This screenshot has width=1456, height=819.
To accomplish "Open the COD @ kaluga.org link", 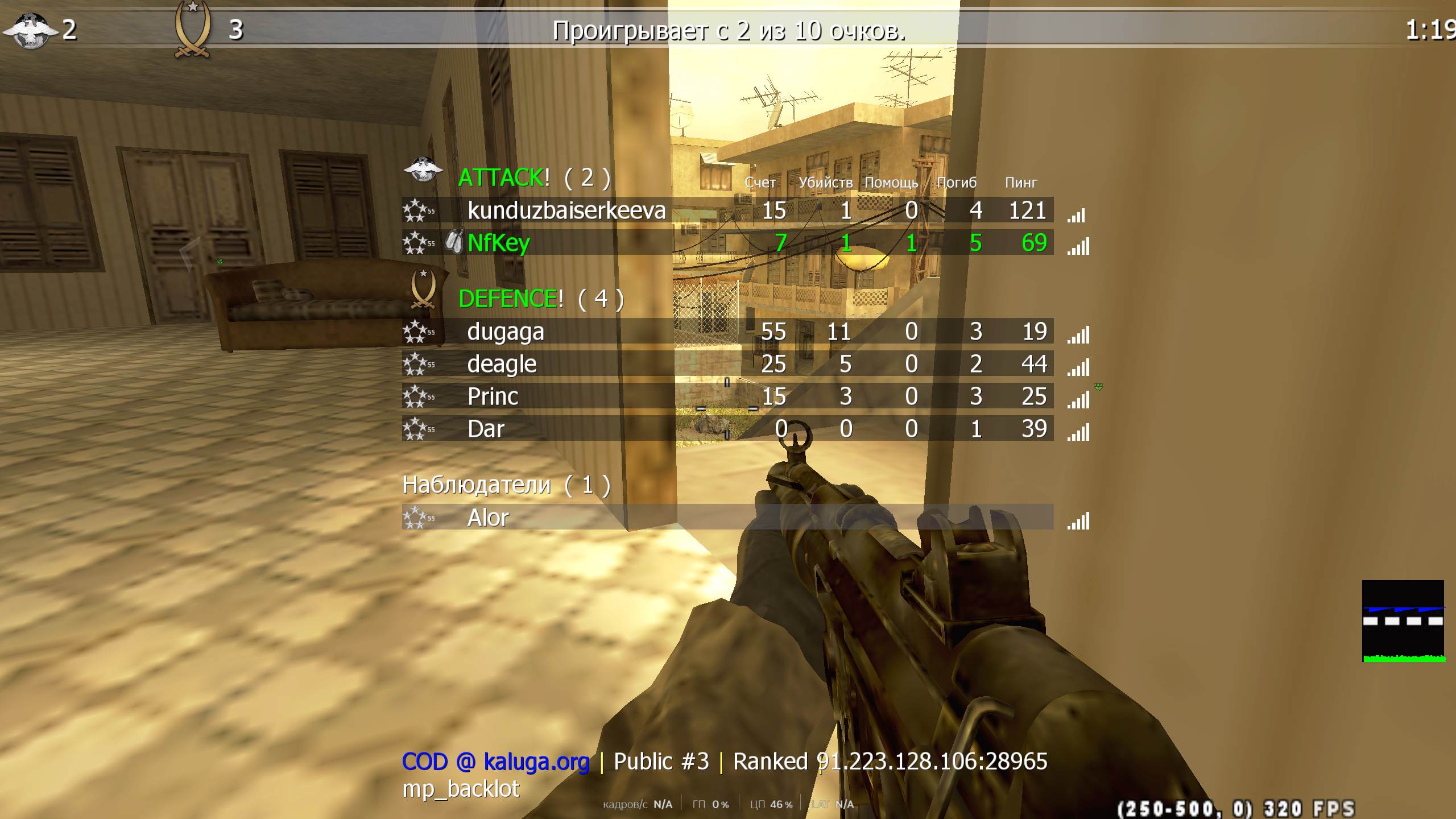I will pyautogui.click(x=496, y=760).
